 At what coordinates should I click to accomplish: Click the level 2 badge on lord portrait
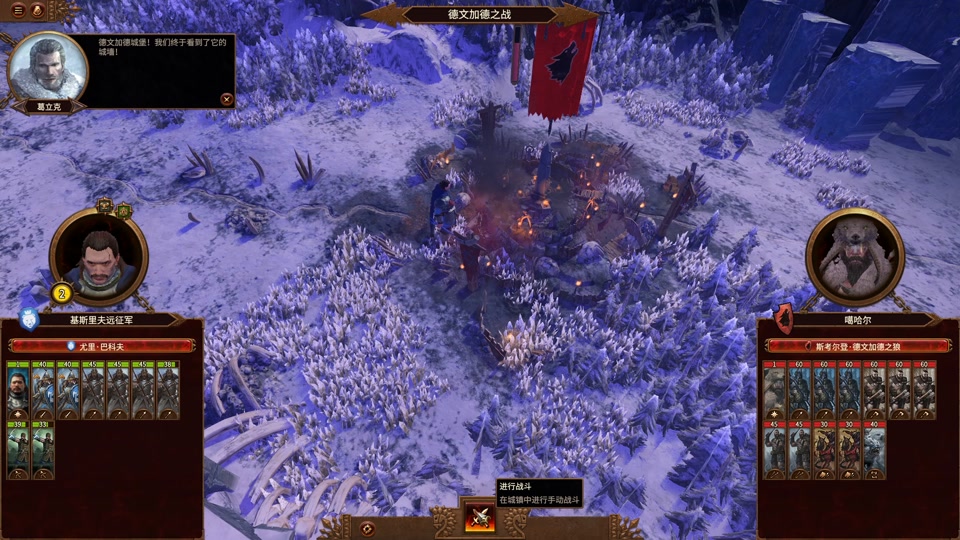coord(60,294)
